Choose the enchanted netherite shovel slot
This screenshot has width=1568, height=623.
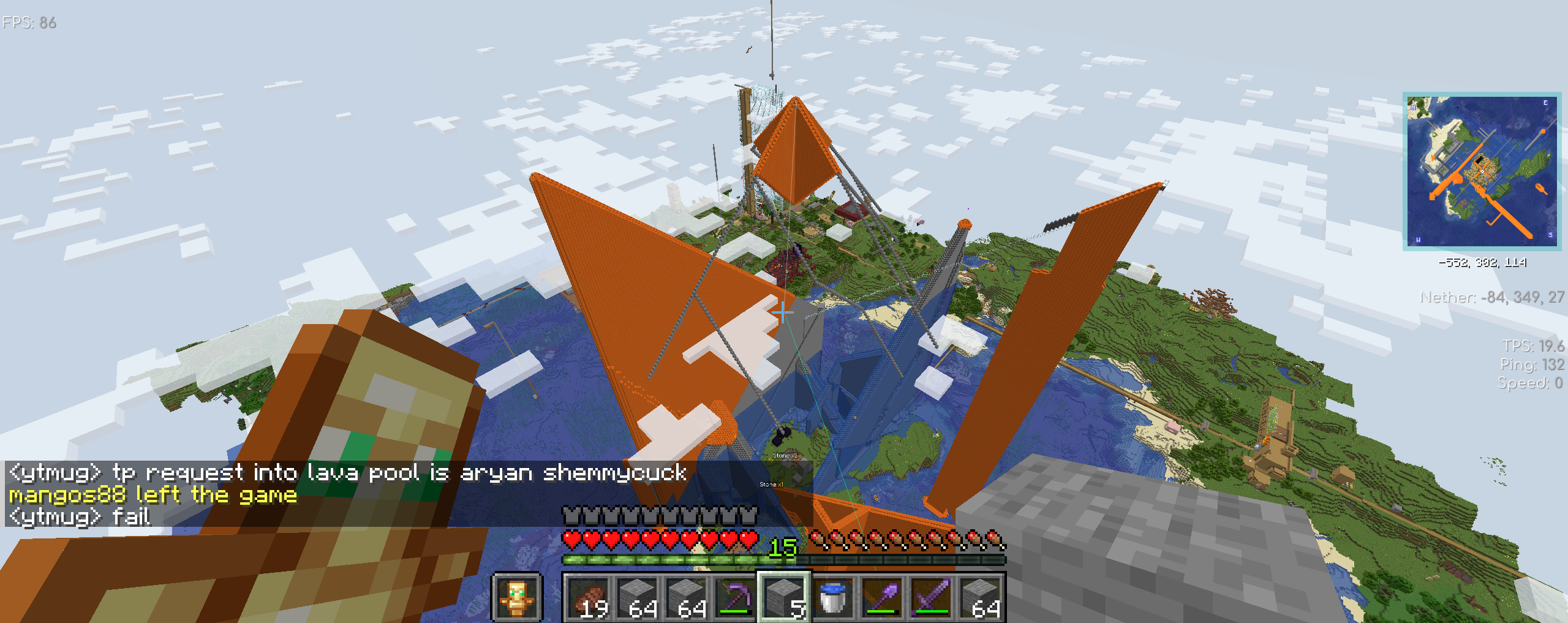click(x=882, y=597)
